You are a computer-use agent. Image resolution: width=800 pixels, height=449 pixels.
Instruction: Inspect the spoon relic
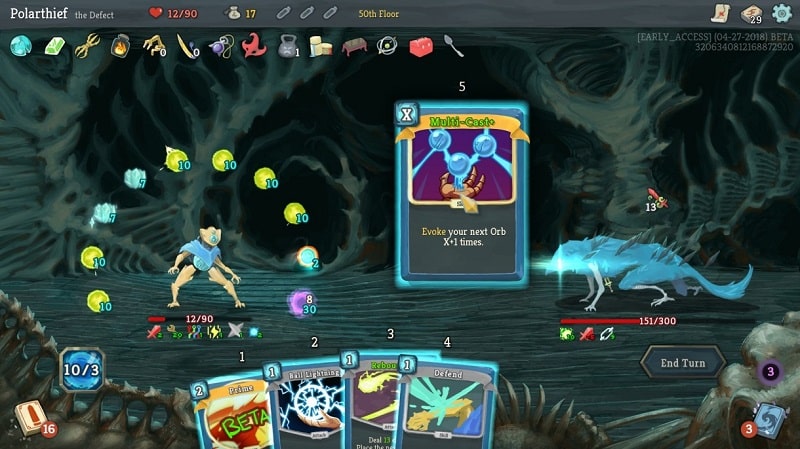(x=454, y=45)
